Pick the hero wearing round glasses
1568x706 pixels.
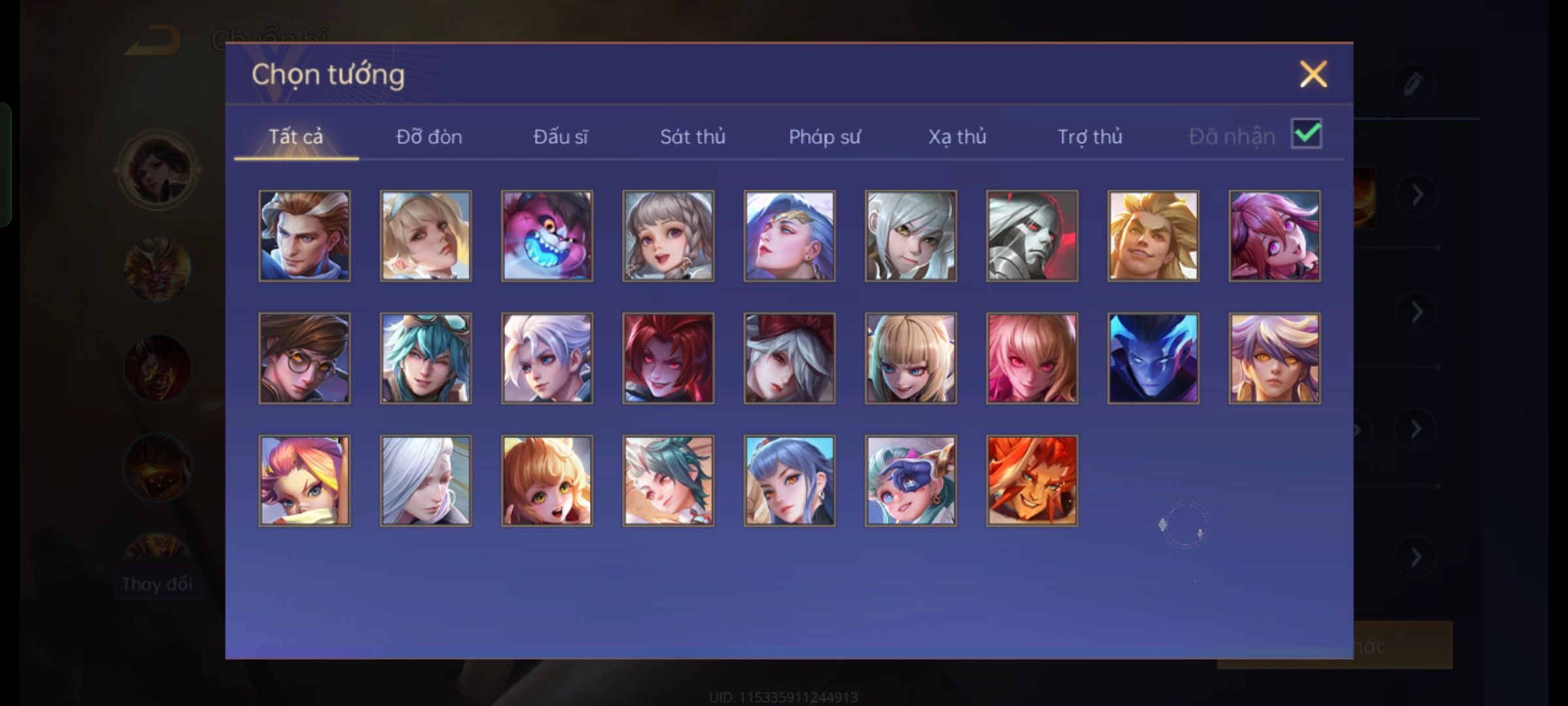coord(304,358)
